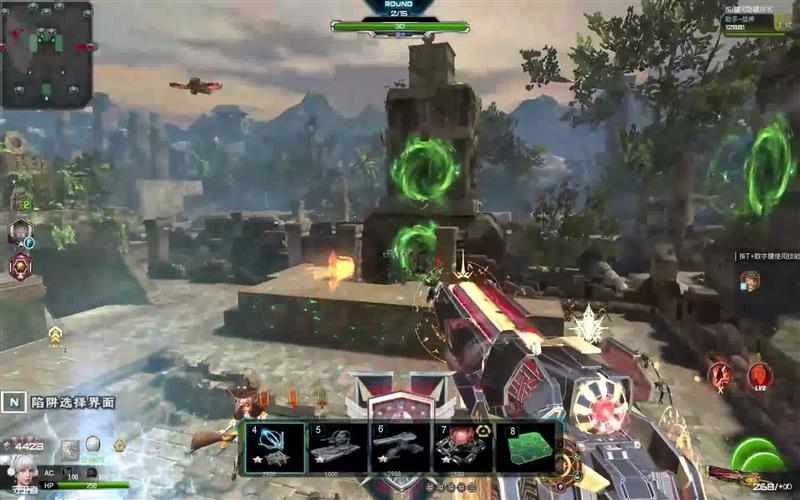The height and width of the screenshot is (500, 800).
Task: Click the hexagon buff icon with blue badge
Action: 19,234
